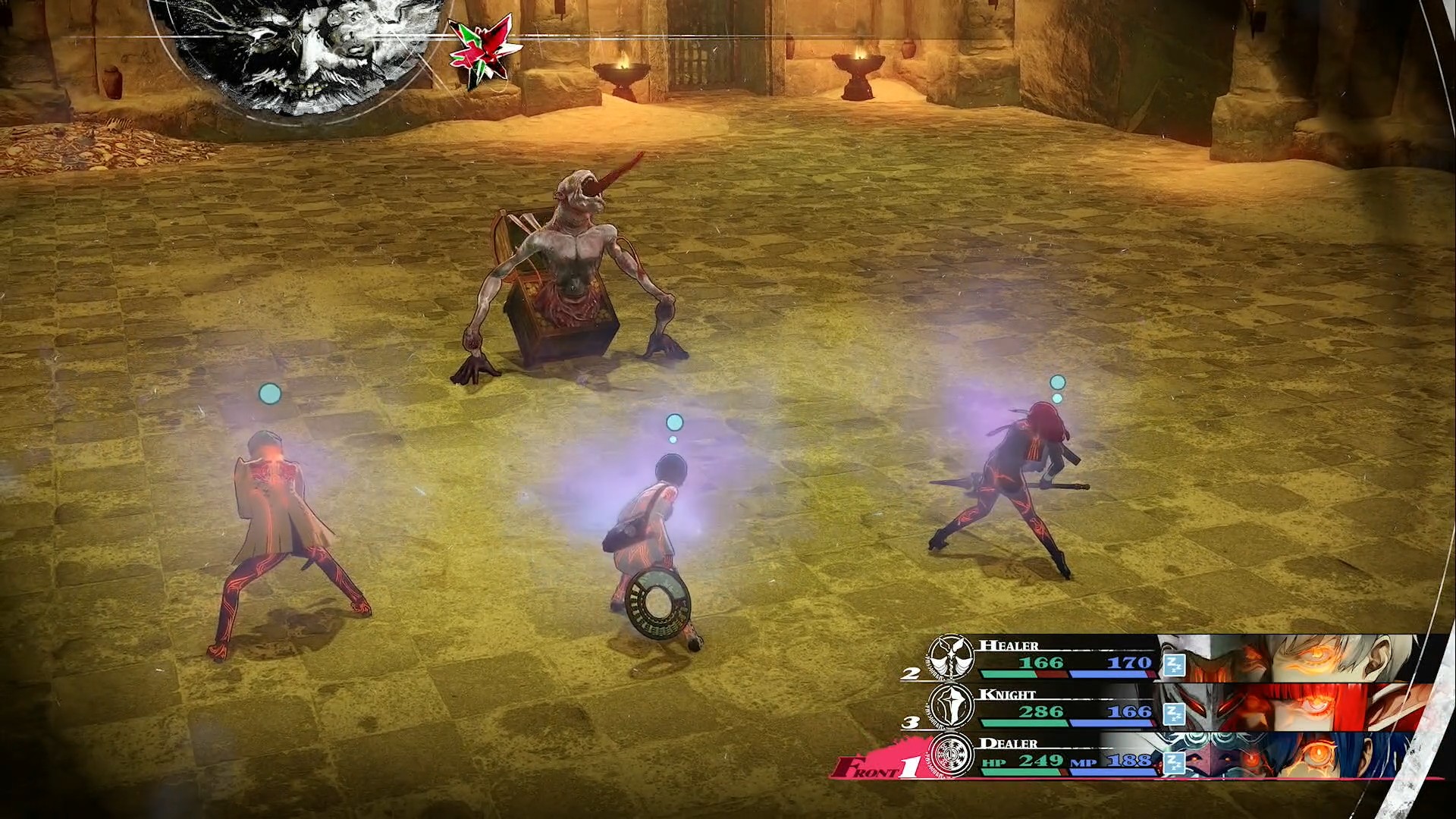Inspect the Dealer's sleep status icon

pos(1174,762)
